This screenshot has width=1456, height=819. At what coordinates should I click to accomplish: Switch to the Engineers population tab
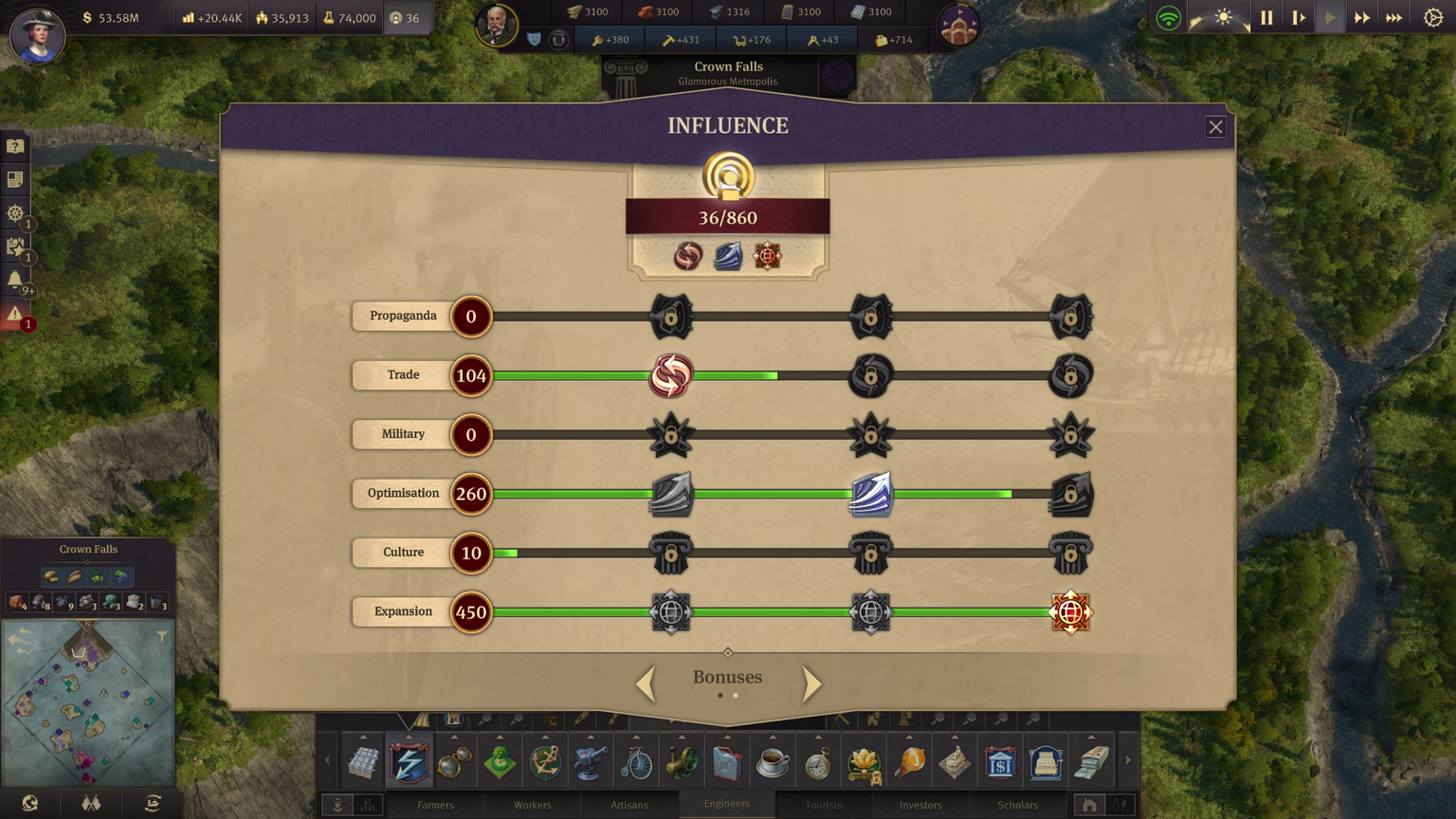[727, 804]
